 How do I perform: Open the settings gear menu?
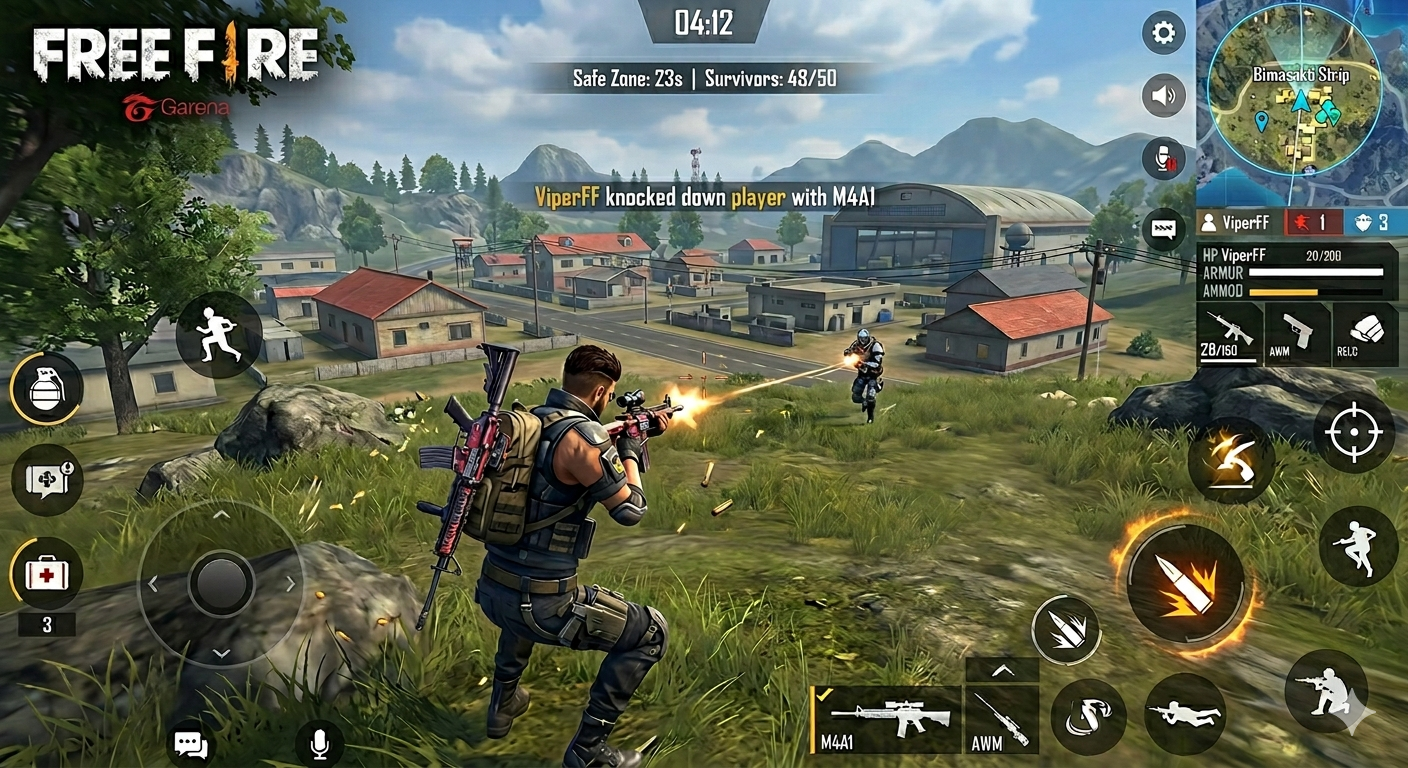tap(1163, 33)
